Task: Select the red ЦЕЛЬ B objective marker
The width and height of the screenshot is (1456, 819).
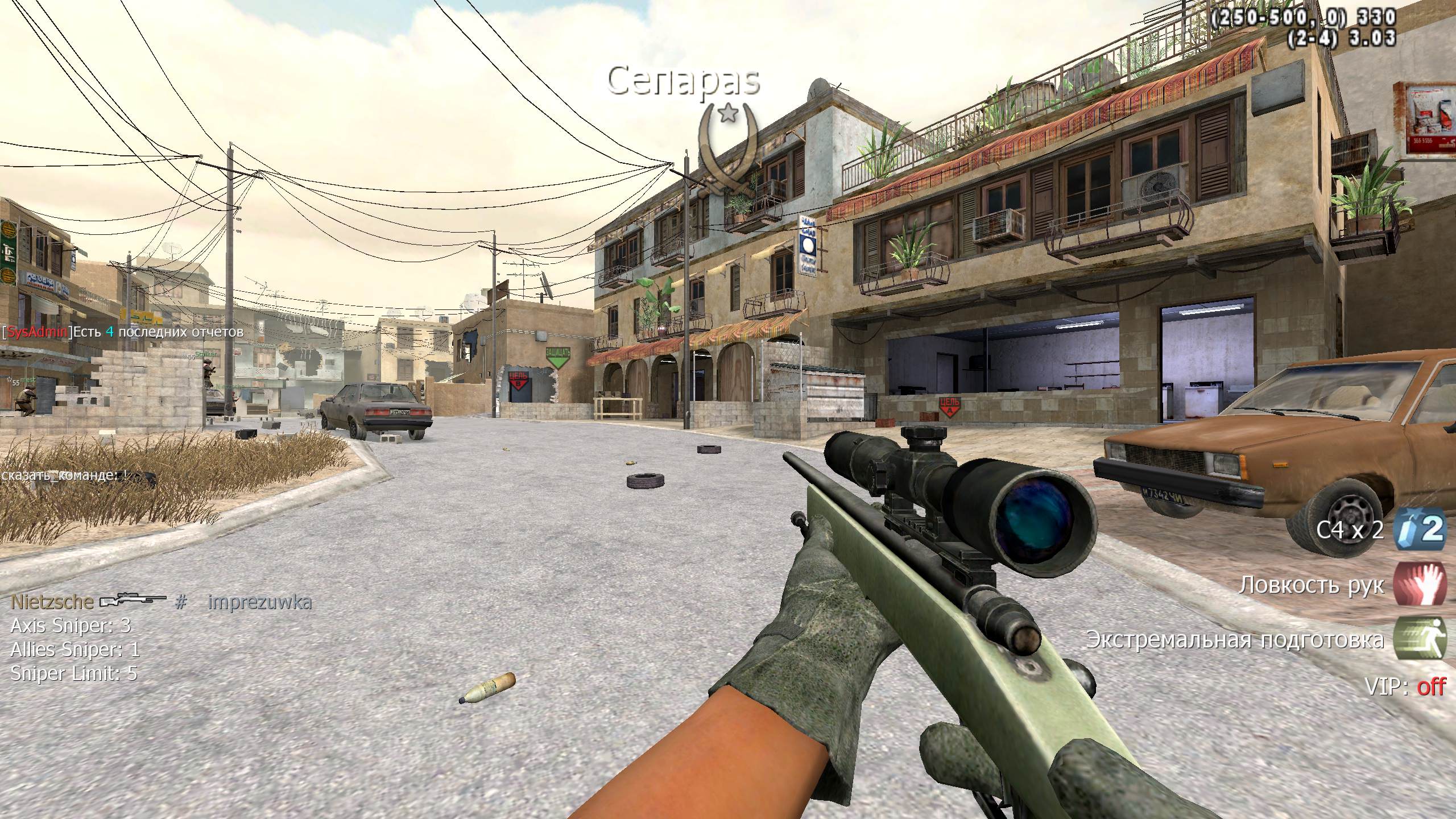Action: pyautogui.click(x=518, y=380)
